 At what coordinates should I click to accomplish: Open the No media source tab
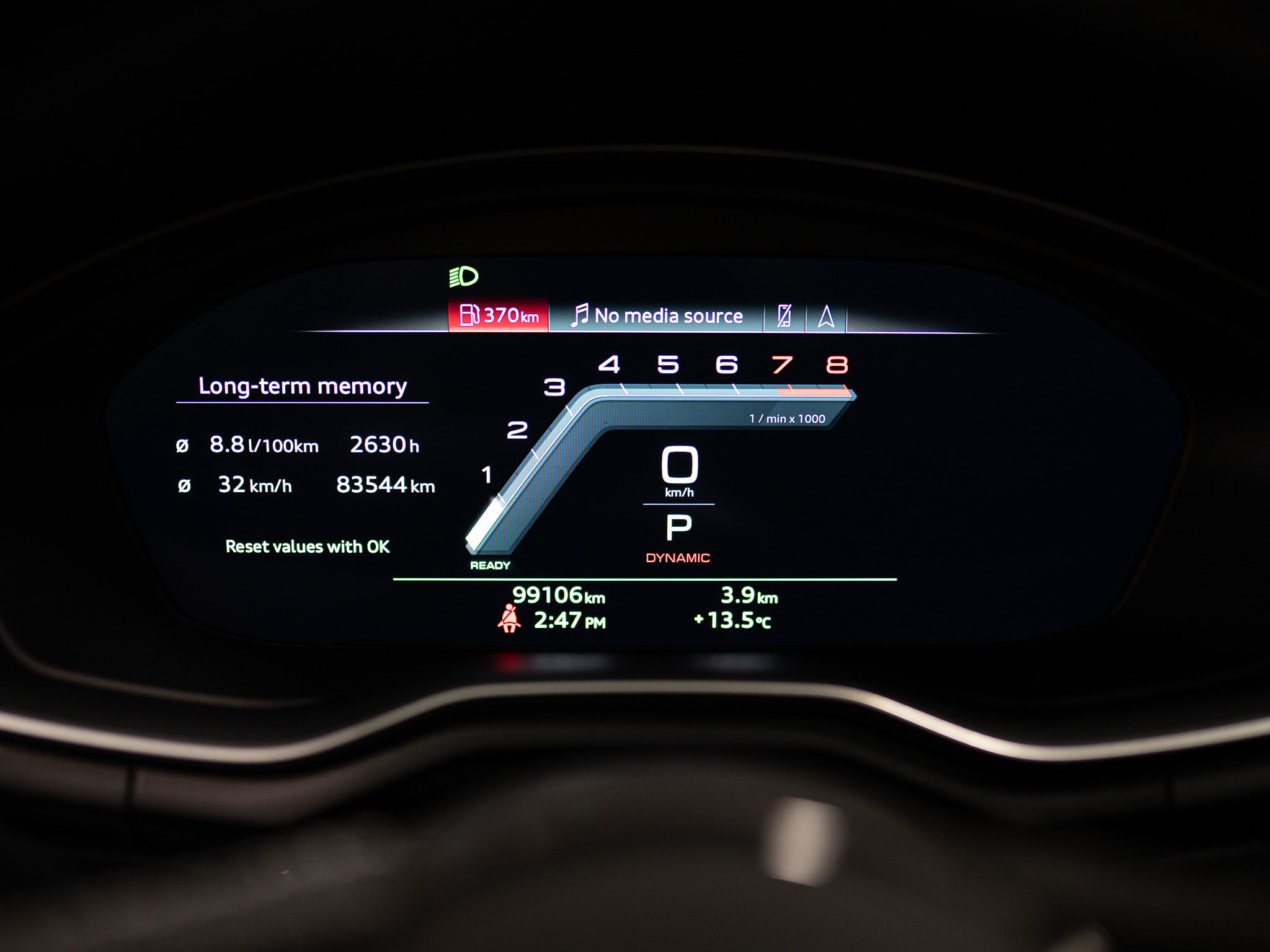click(x=656, y=316)
